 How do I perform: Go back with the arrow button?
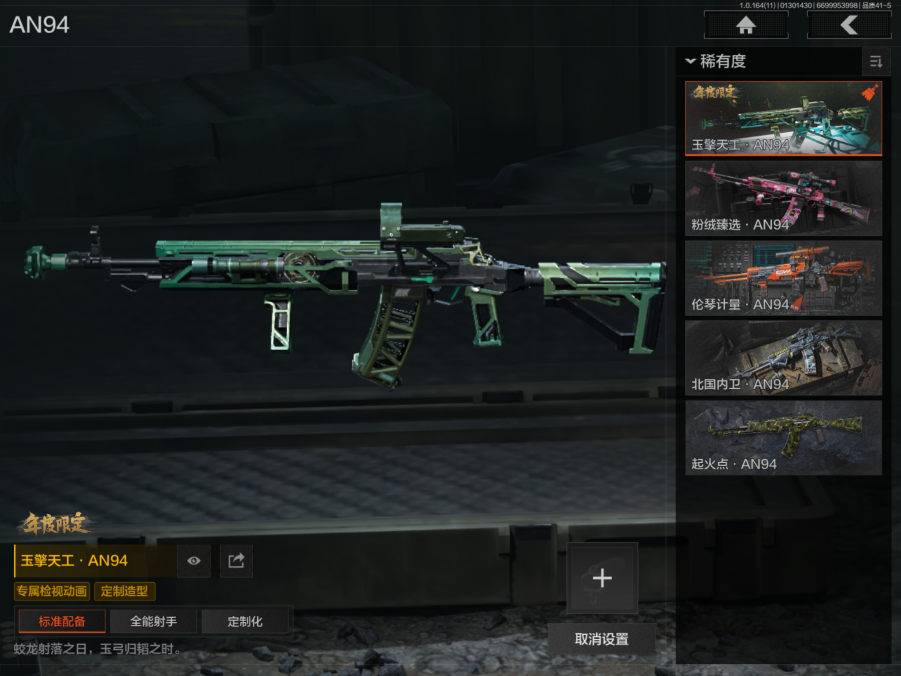[849, 25]
